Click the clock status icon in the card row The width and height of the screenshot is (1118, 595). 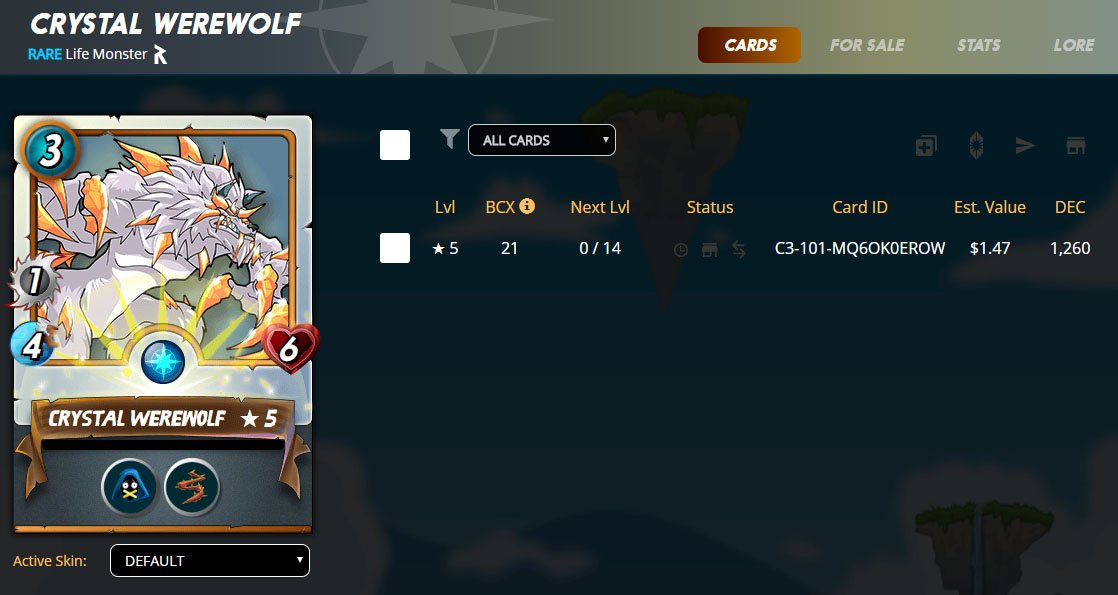point(681,250)
